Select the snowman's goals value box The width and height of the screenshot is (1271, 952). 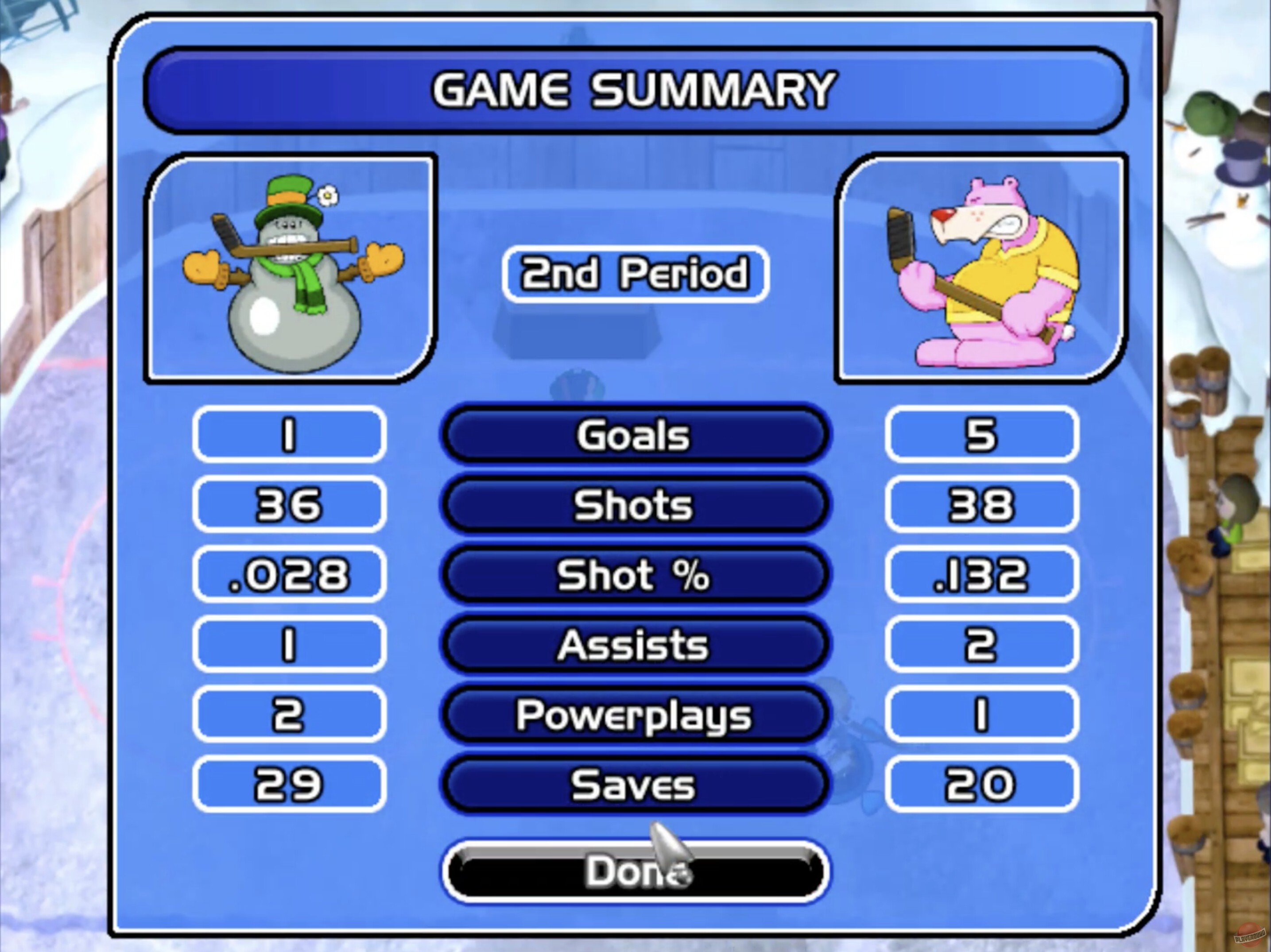[289, 435]
